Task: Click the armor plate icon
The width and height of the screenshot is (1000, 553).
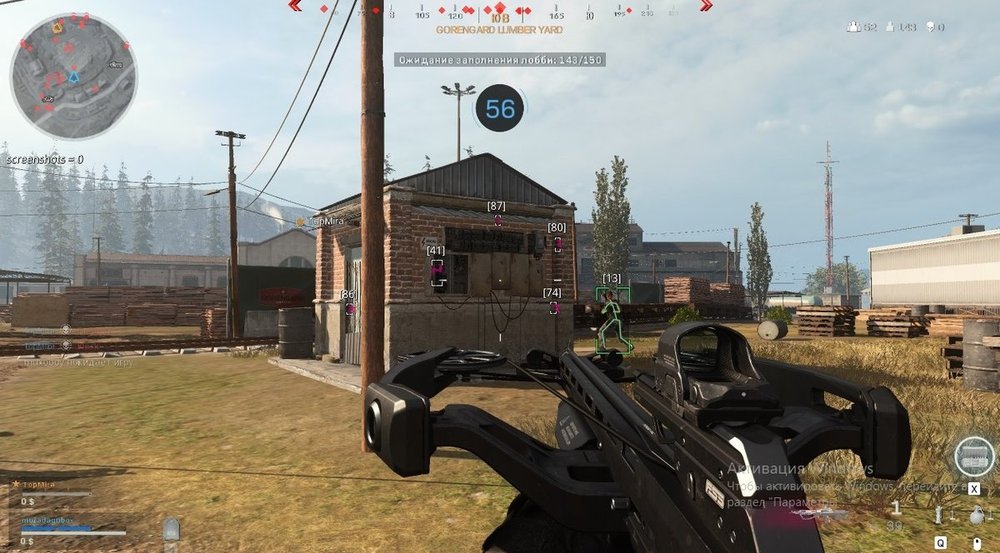Action: pos(171,530)
